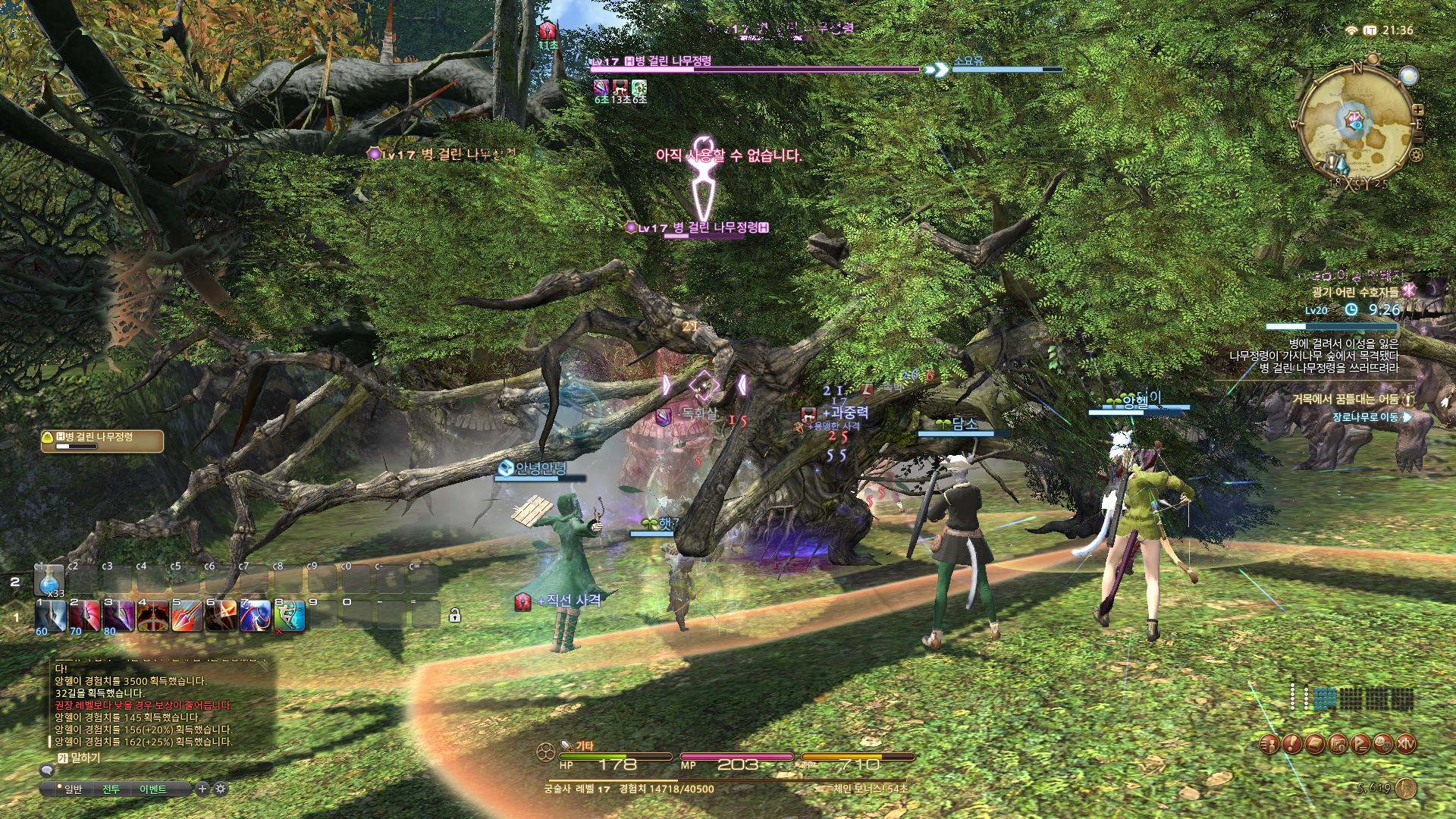This screenshot has height=819, width=1456.
Task: Open the XIV system menu button
Action: pyautogui.click(x=1407, y=743)
